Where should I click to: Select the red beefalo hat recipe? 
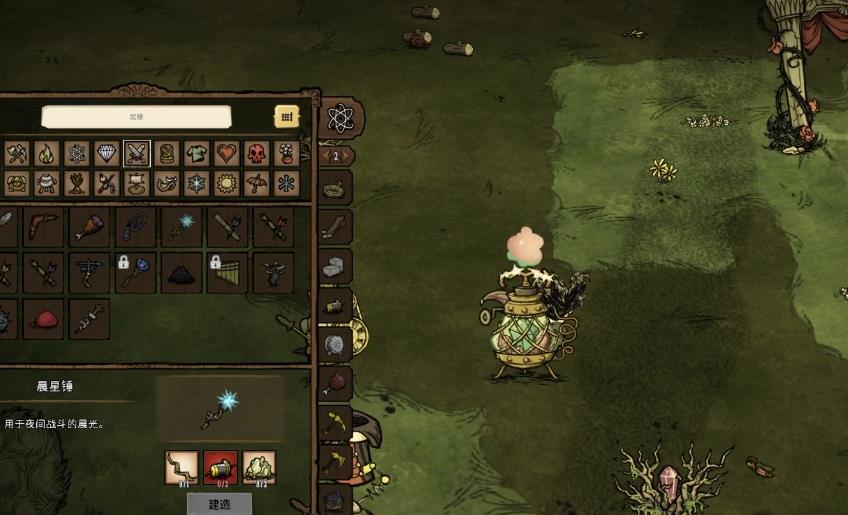point(43,319)
